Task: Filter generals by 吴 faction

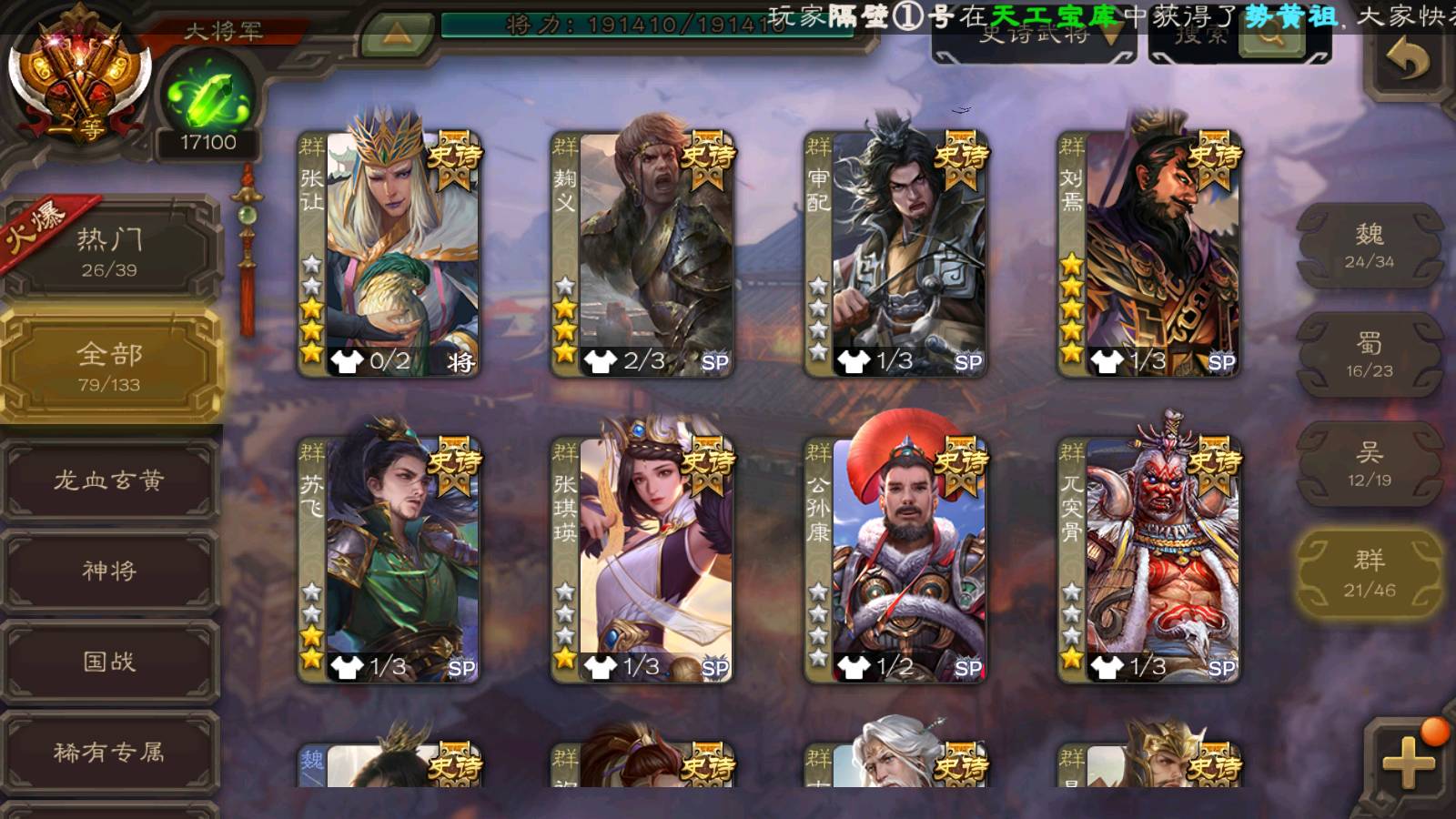Action: 1370,464
